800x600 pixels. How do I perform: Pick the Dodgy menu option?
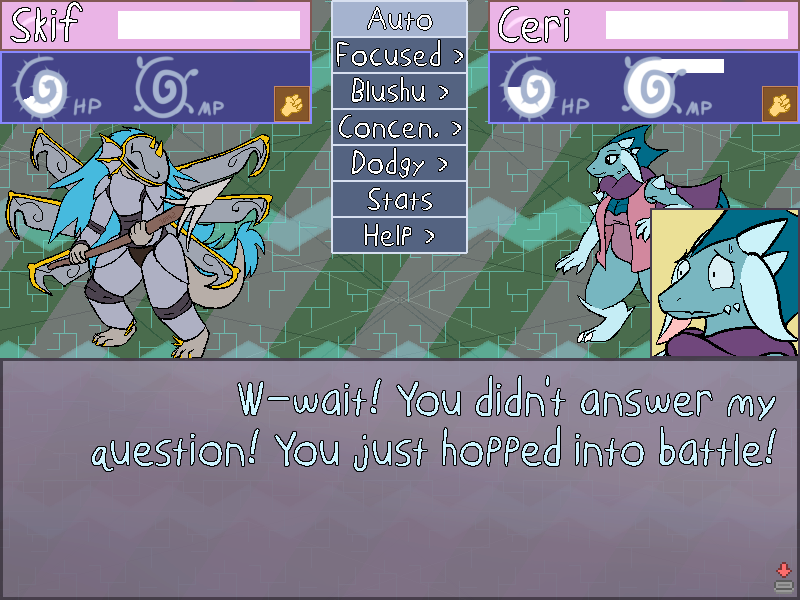(399, 163)
